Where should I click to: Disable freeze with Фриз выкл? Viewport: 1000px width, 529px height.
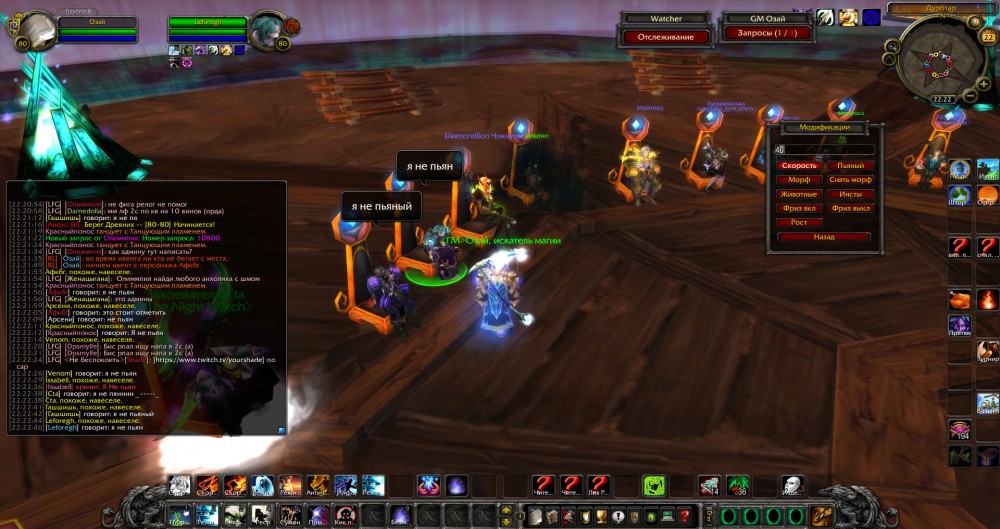[851, 208]
